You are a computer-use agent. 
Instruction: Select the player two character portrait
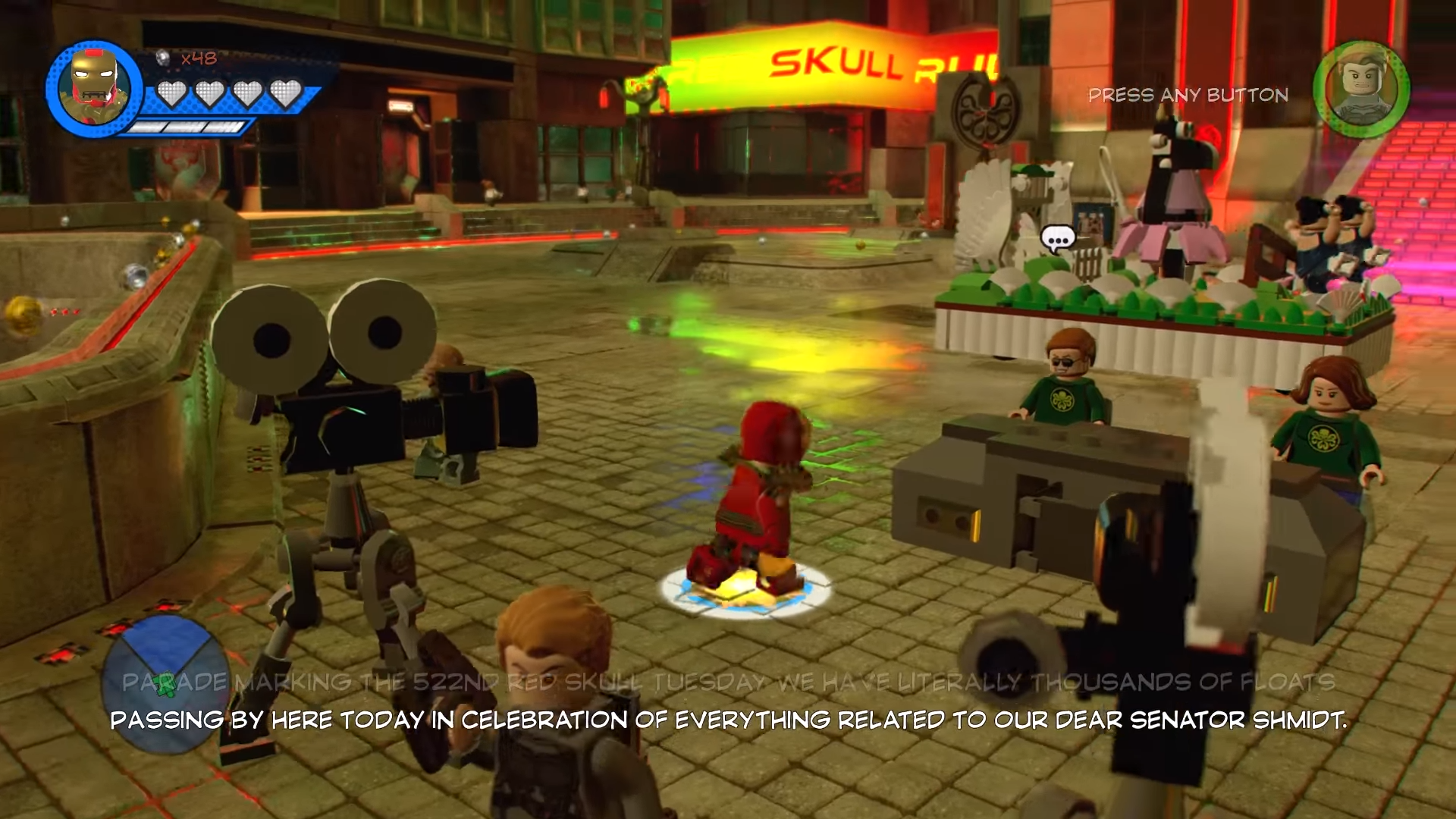1362,90
